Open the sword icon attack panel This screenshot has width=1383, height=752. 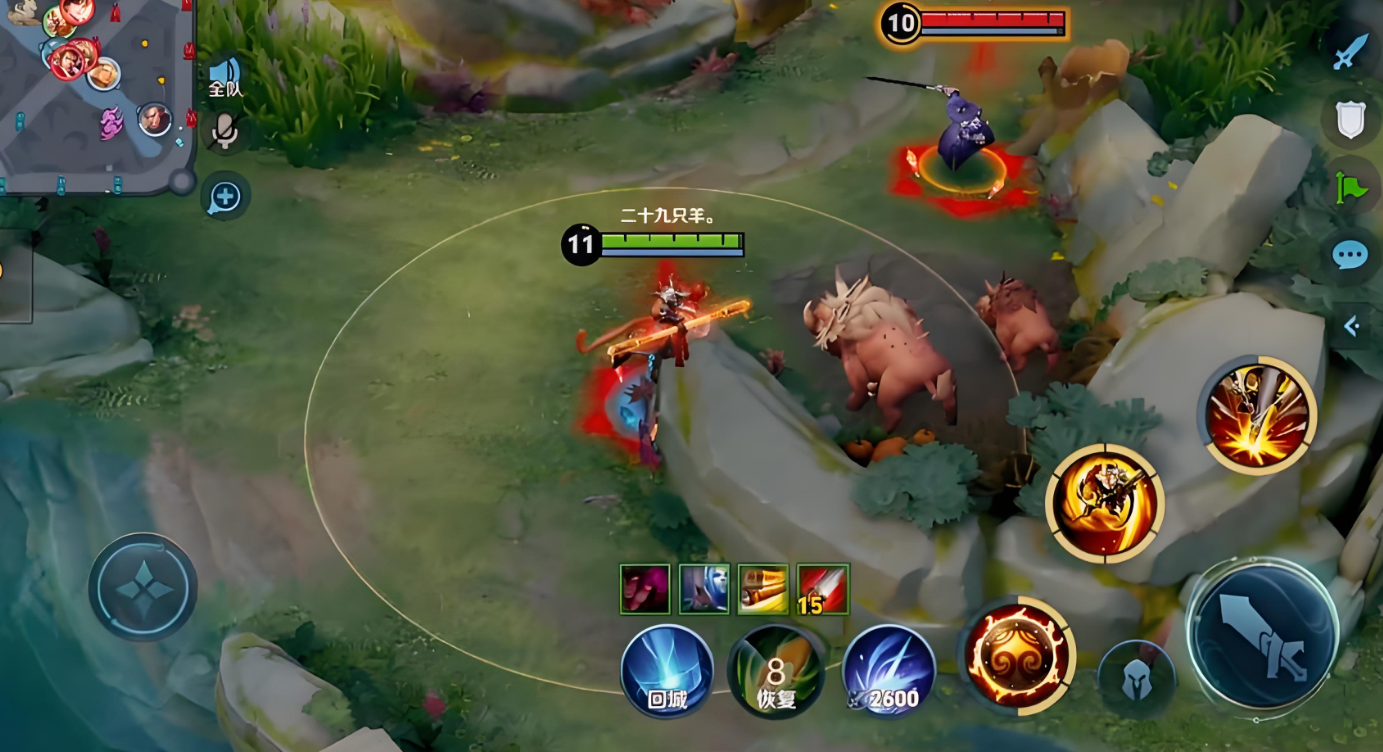click(x=1350, y=51)
